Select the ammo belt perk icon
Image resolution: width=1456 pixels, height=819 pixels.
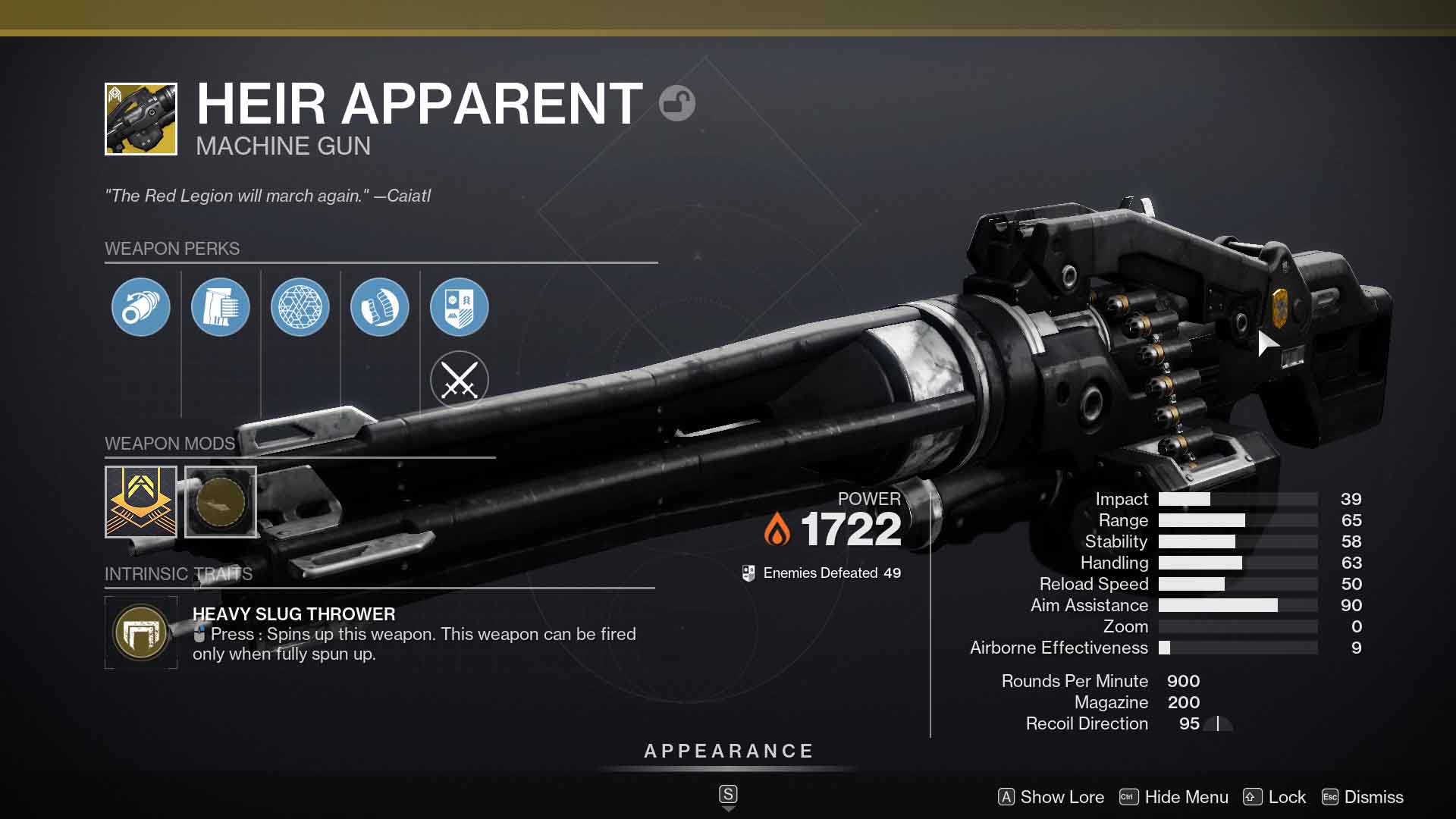[380, 306]
